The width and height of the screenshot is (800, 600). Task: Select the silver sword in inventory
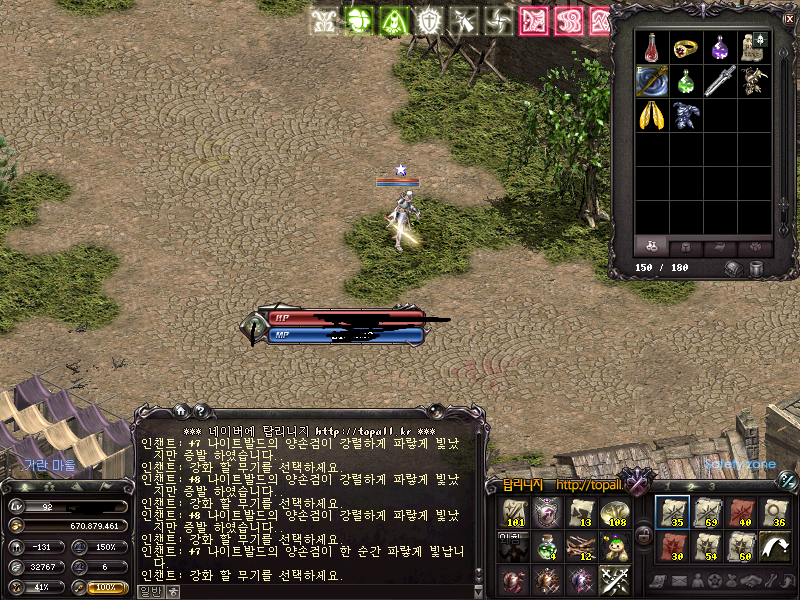coord(720,81)
